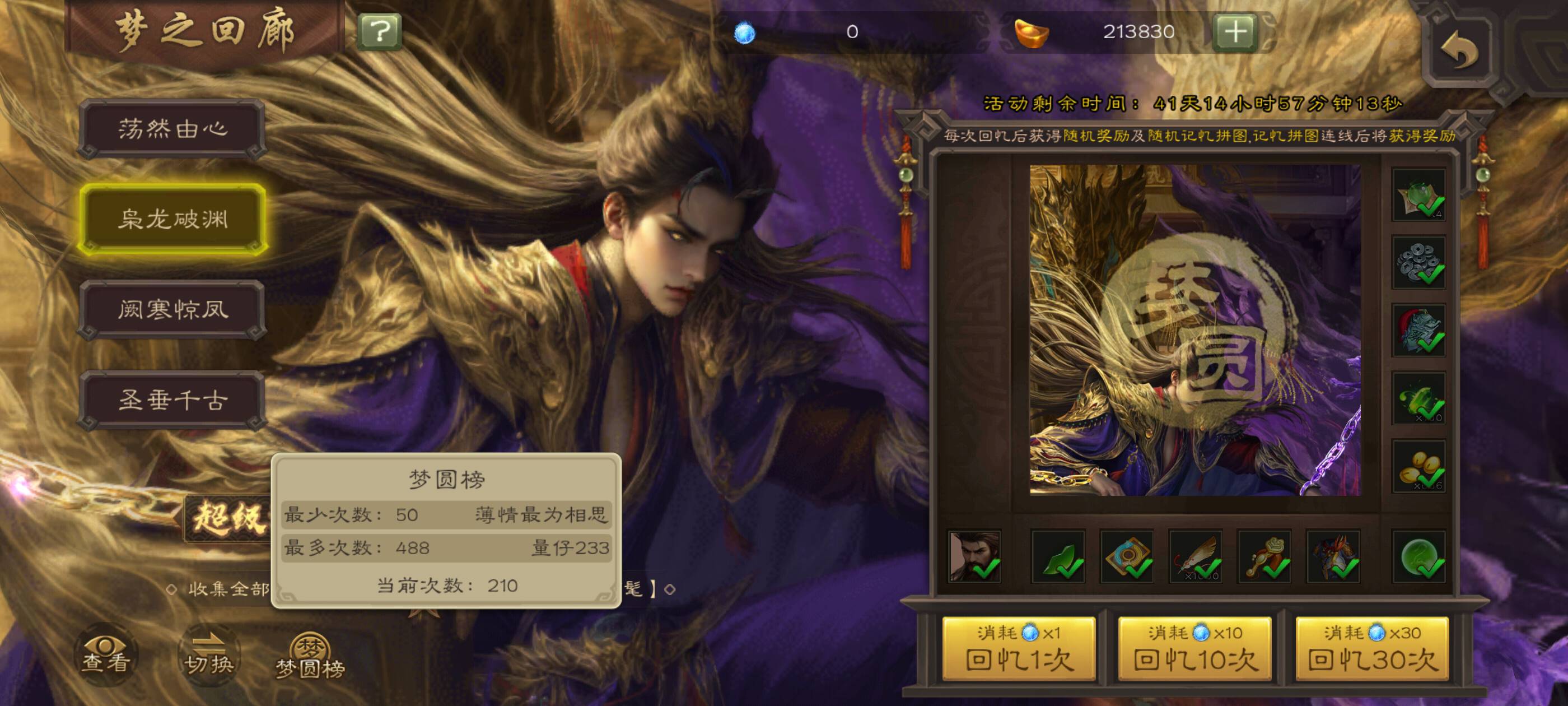Switch to the 荡然由心 tab
Screen dimensions: 1568x706
point(173,128)
